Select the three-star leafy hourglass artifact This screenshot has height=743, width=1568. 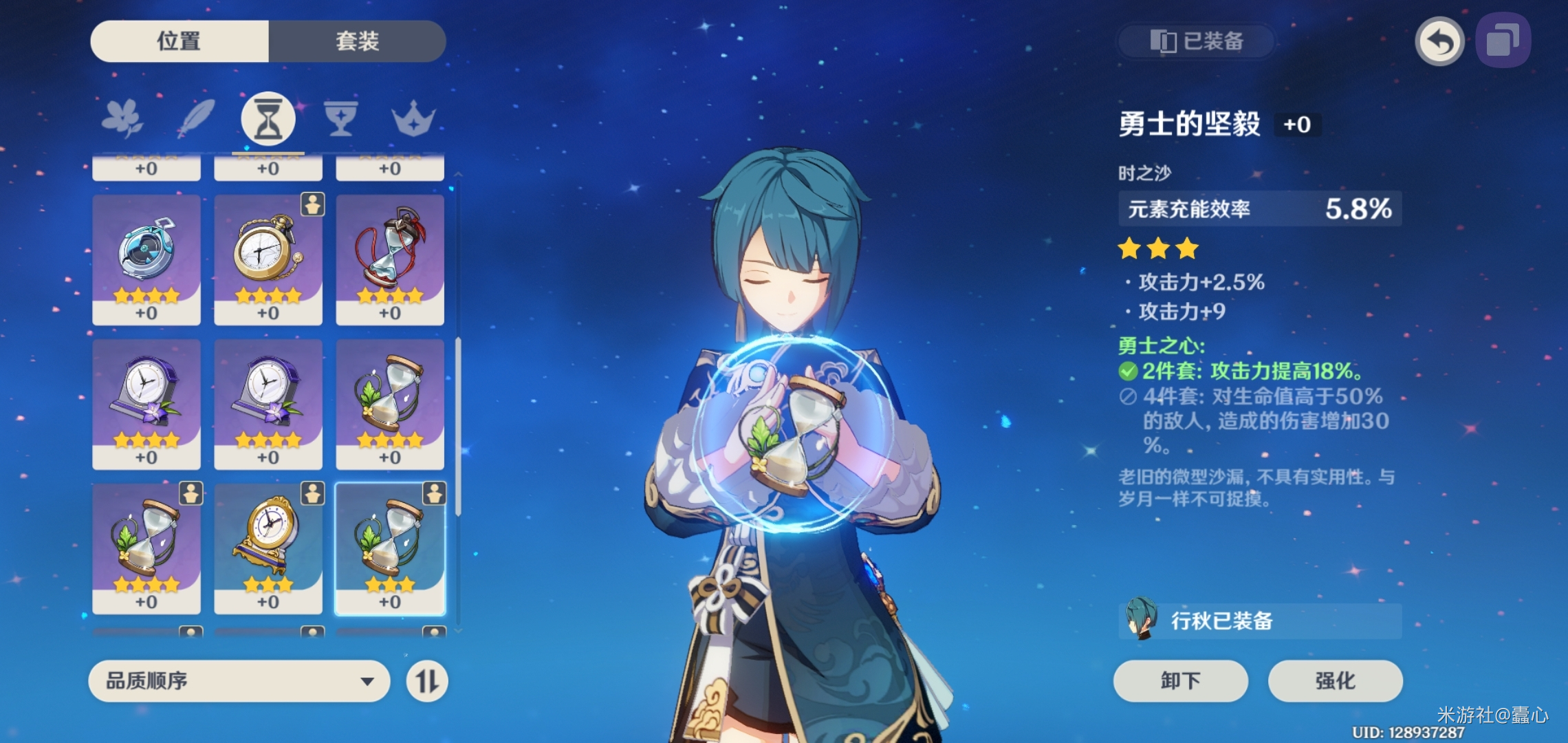click(x=390, y=548)
